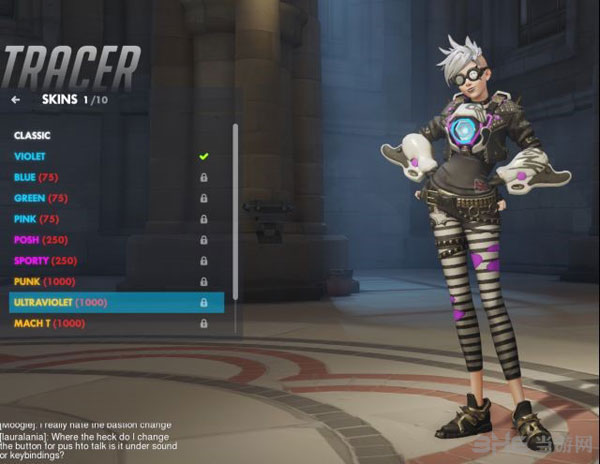Pick the Green (75) skin
The image size is (600, 464).
pos(41,198)
